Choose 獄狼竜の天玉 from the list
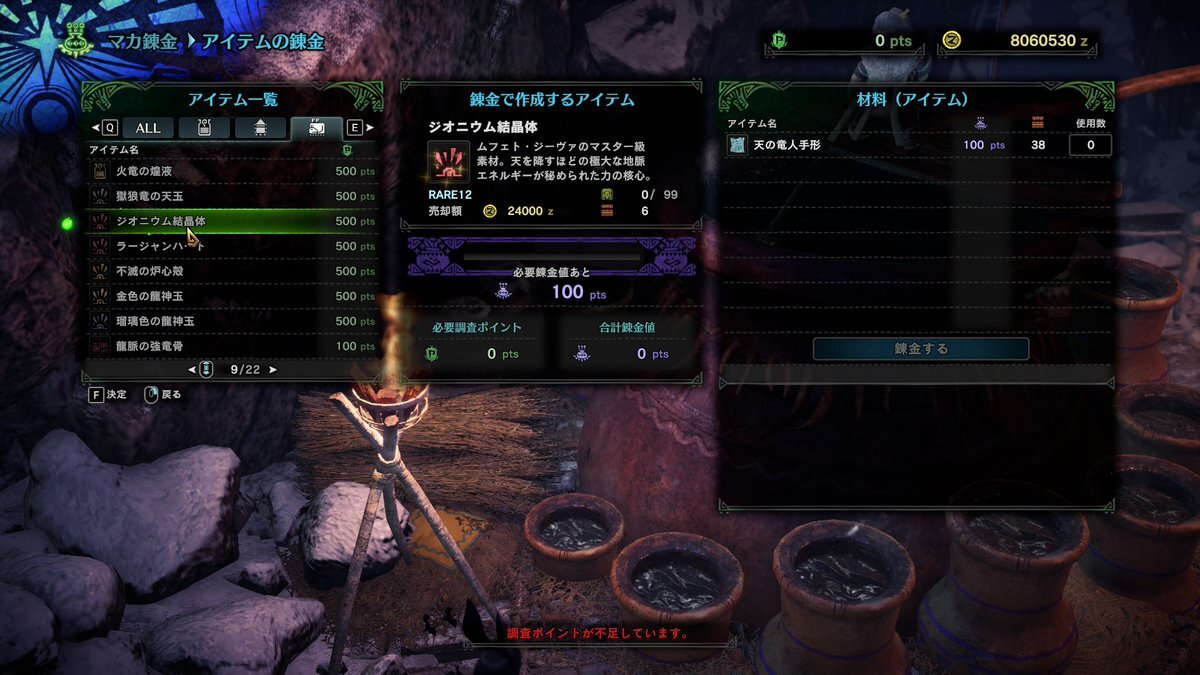 point(230,196)
